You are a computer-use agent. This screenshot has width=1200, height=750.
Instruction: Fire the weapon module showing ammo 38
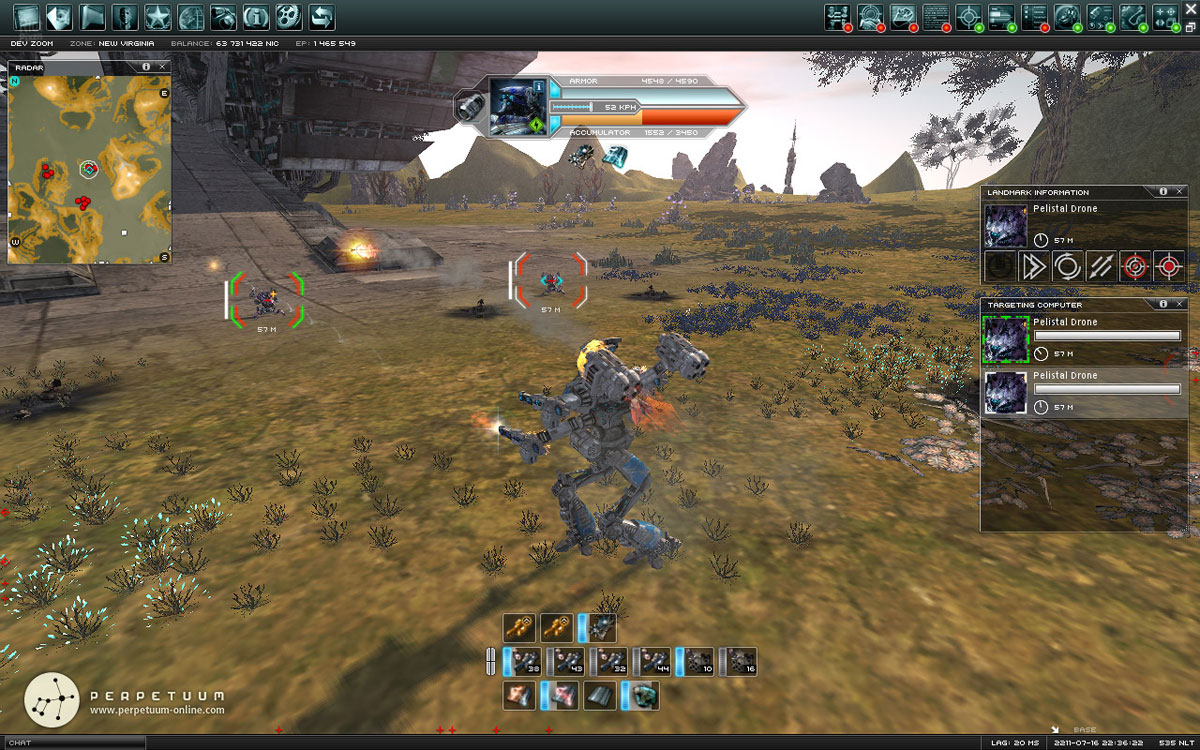(526, 661)
